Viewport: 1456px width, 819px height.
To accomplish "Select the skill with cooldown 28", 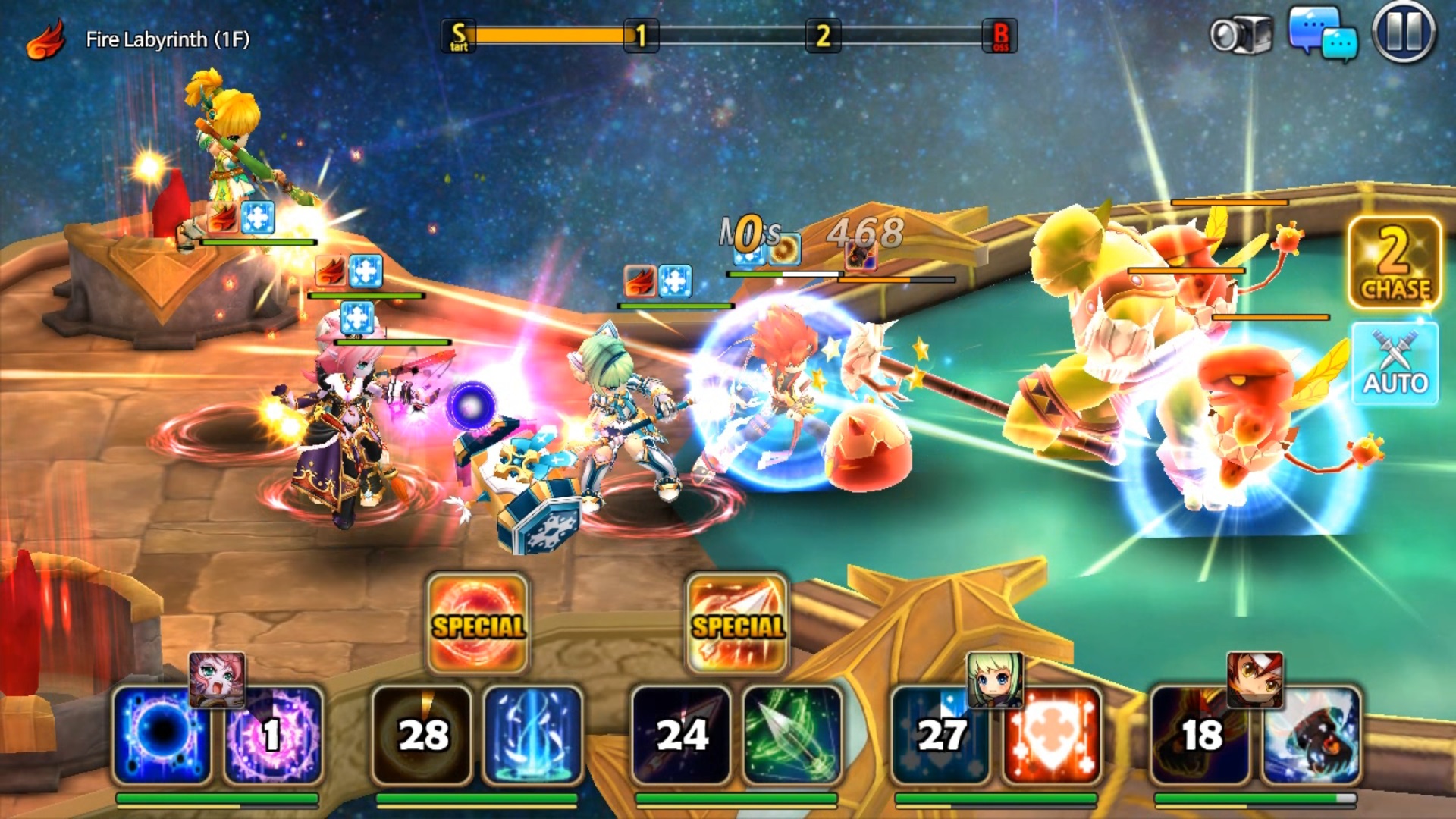I will coord(422,734).
